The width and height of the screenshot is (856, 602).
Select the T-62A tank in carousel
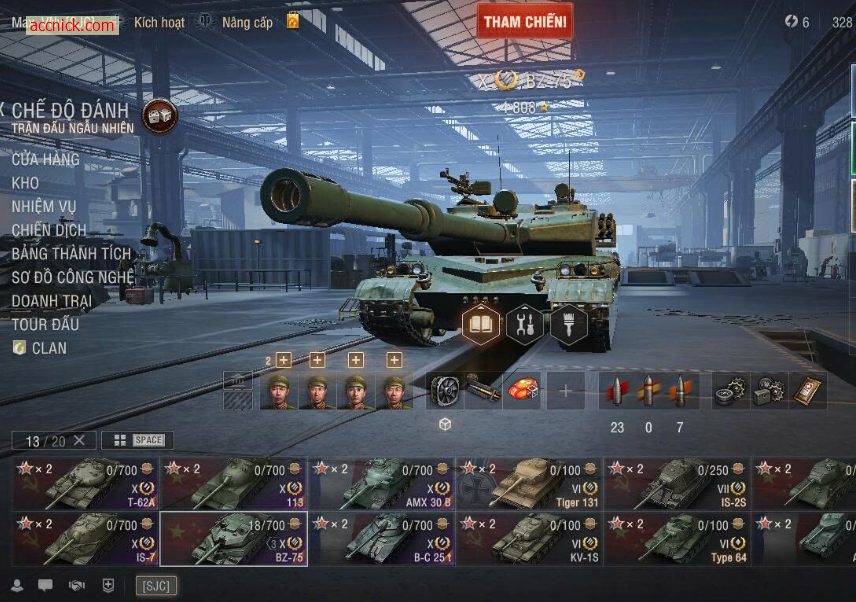click(x=85, y=484)
